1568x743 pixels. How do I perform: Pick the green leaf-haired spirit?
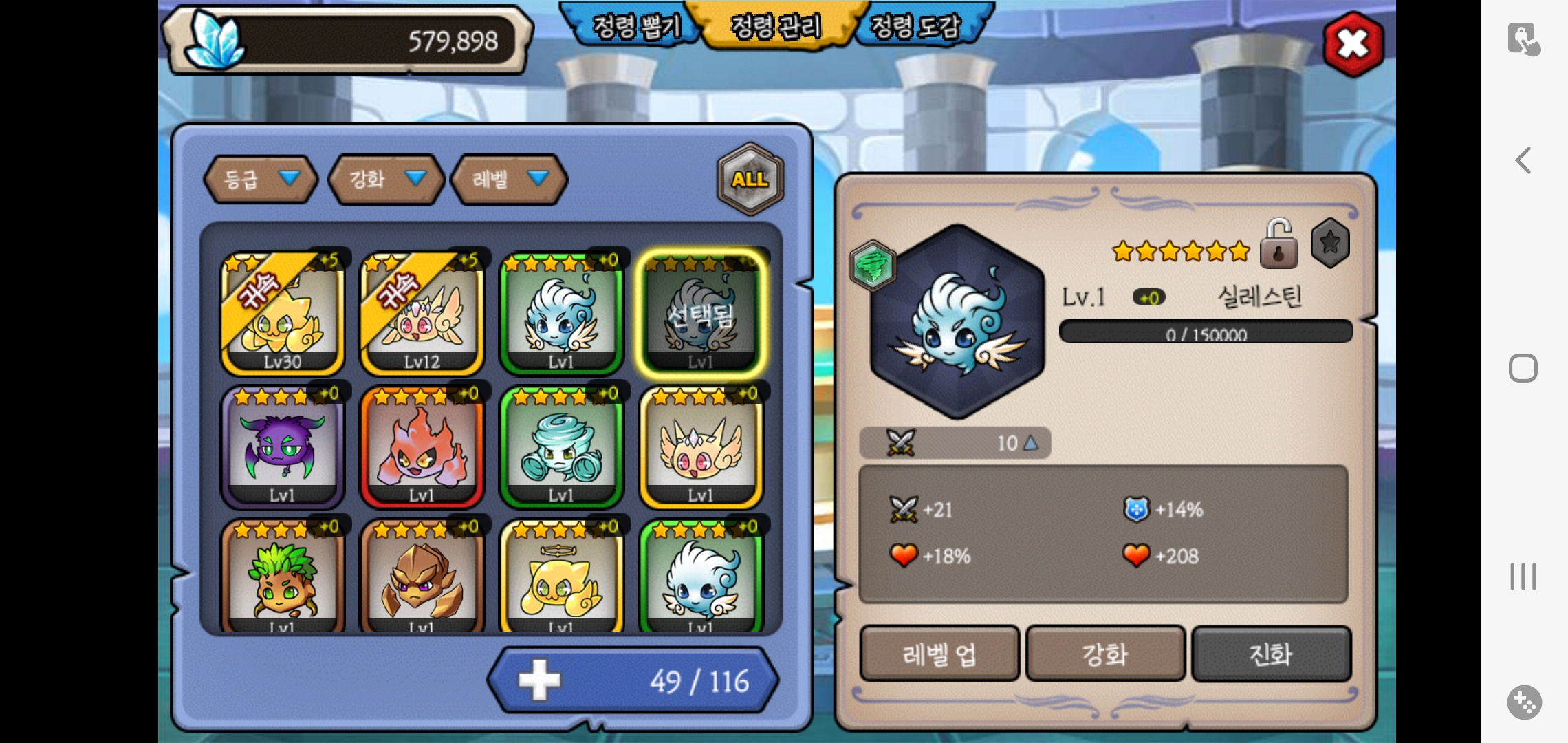[282, 578]
